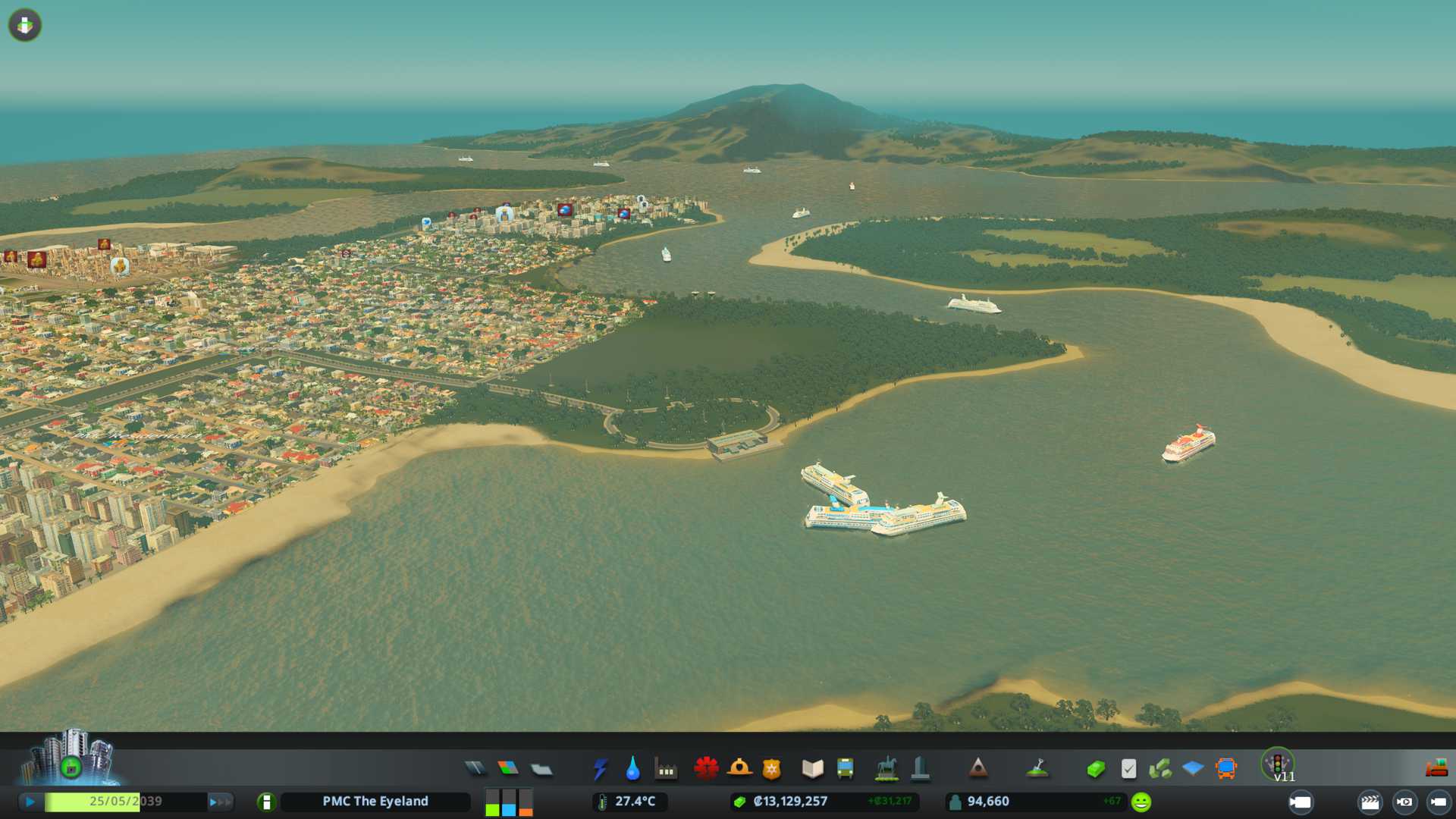Click the green happiness smiley face
The width and height of the screenshot is (1456, 819).
[1141, 802]
